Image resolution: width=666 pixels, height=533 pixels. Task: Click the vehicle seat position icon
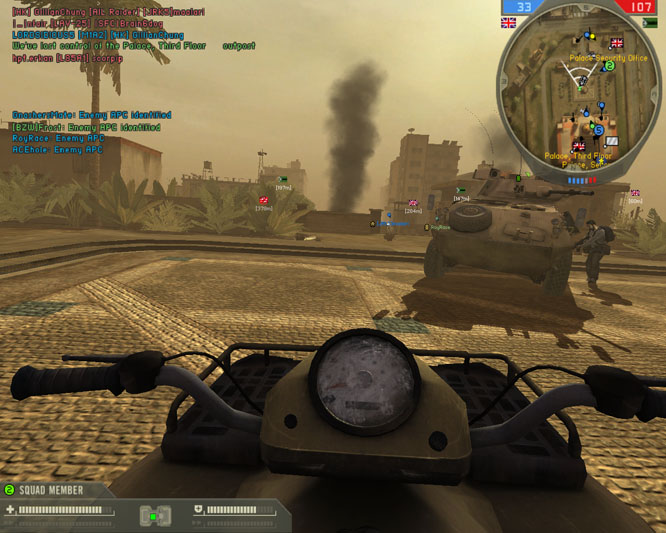(153, 515)
